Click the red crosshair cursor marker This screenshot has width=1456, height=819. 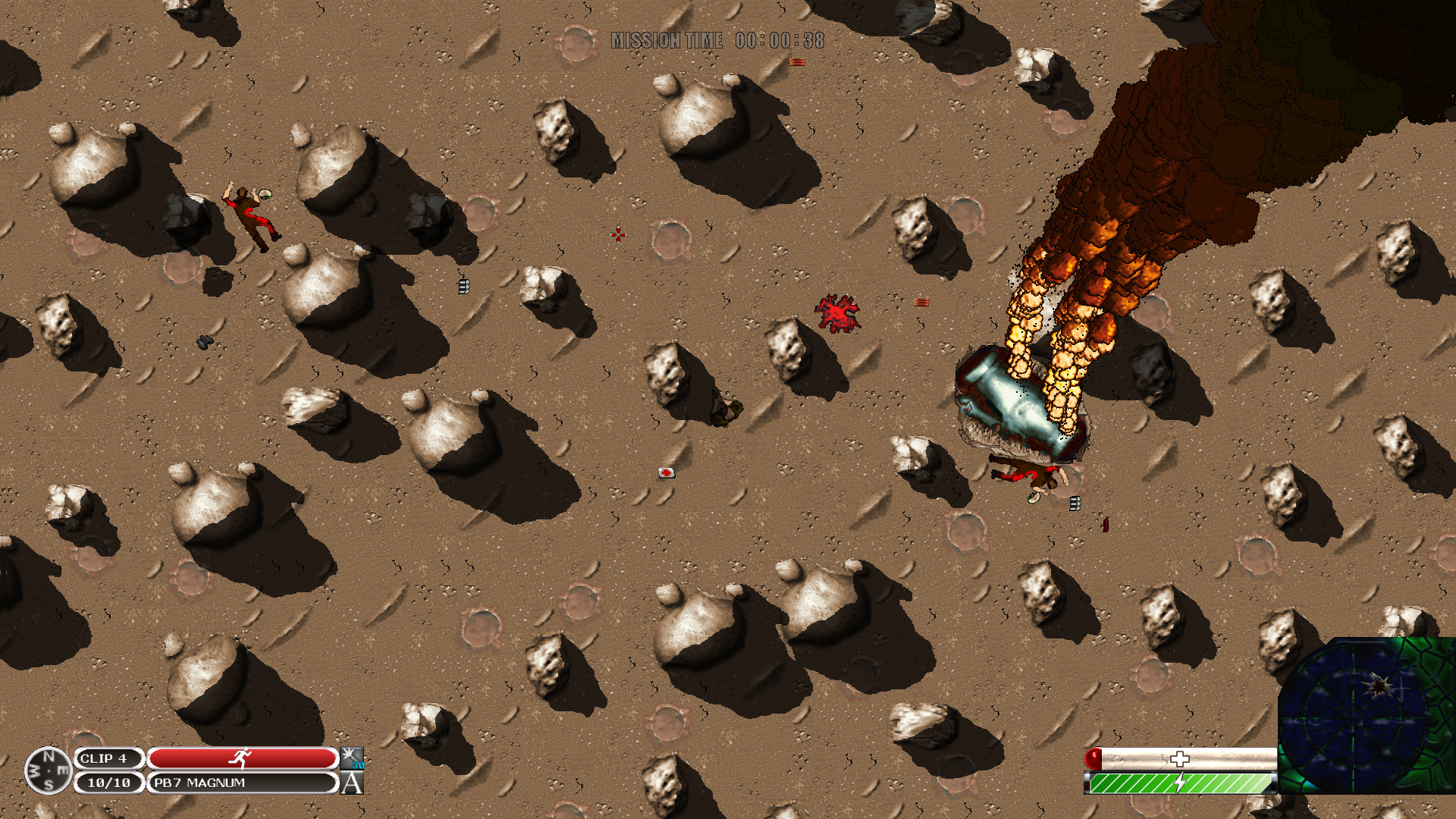pyautogui.click(x=618, y=234)
